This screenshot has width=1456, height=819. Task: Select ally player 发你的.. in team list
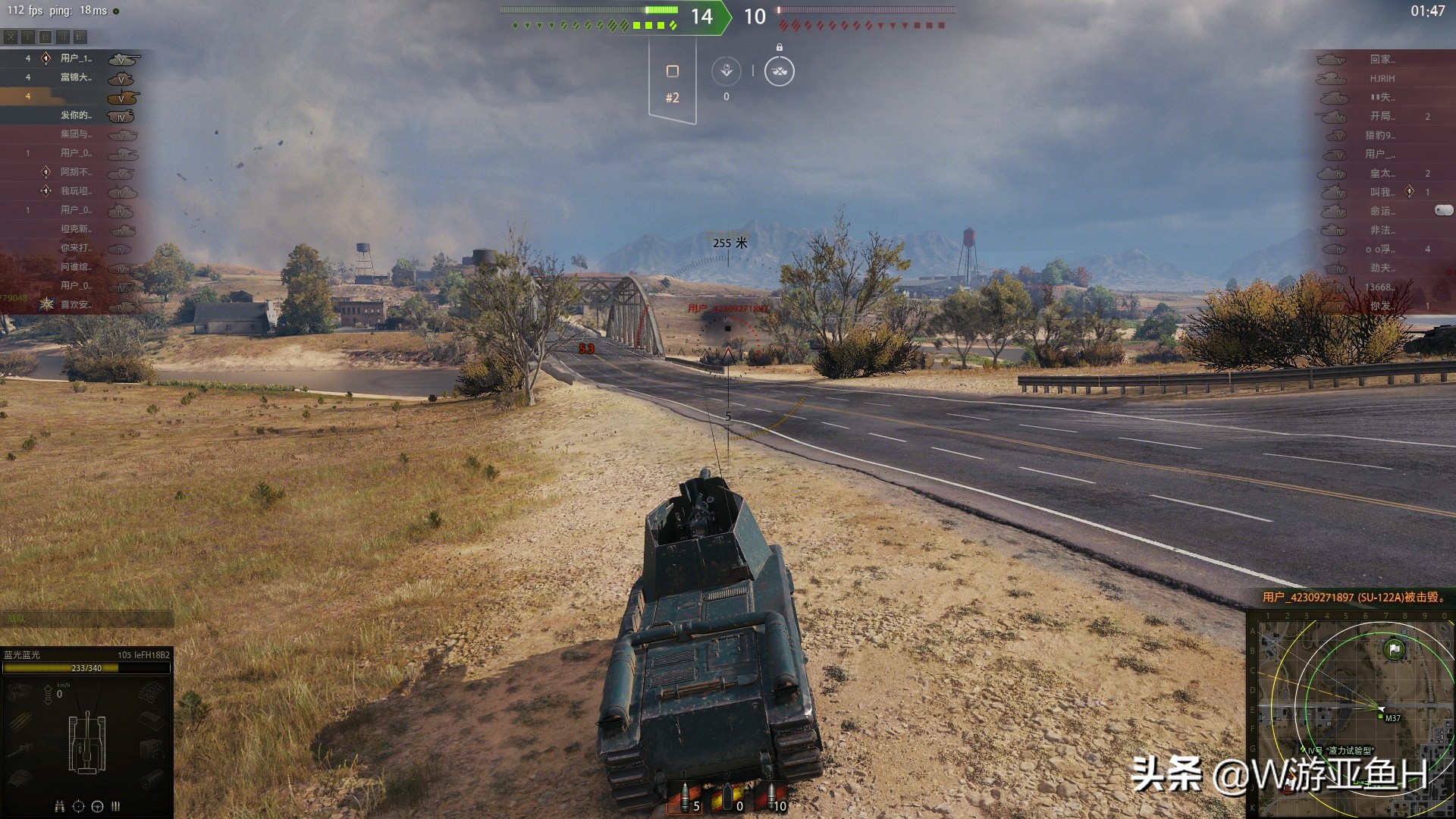[x=76, y=115]
